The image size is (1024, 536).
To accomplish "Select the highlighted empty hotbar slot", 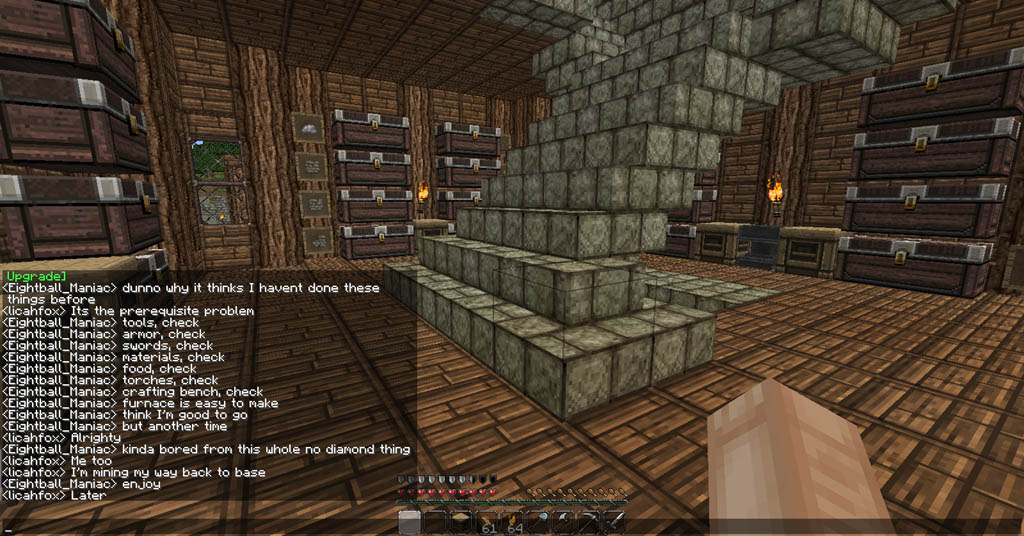I will (x=409, y=522).
